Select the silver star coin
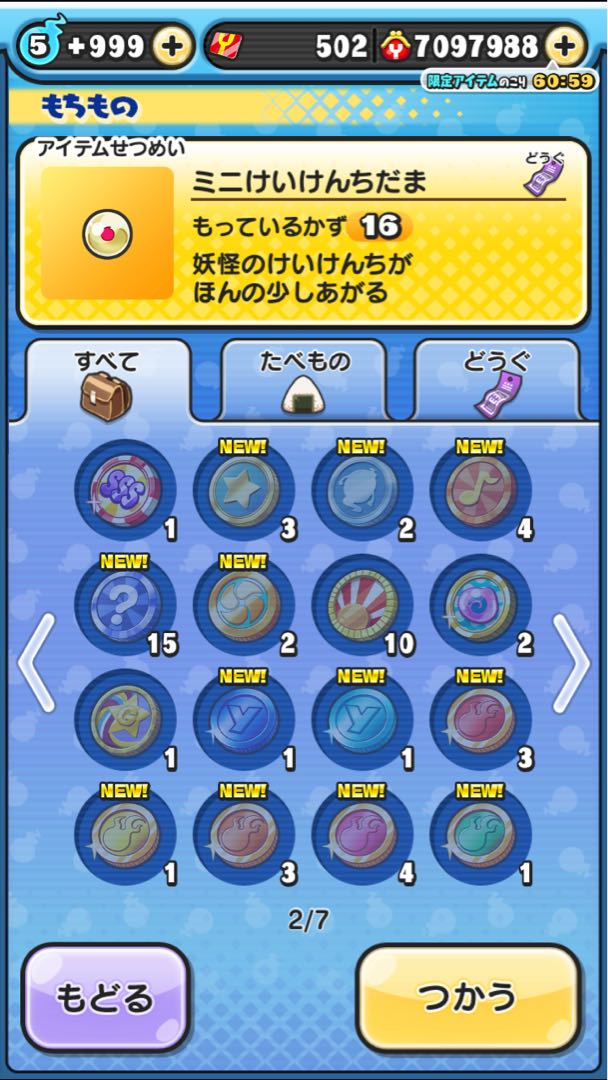Image resolution: width=608 pixels, height=1080 pixels. pyautogui.click(x=243, y=490)
